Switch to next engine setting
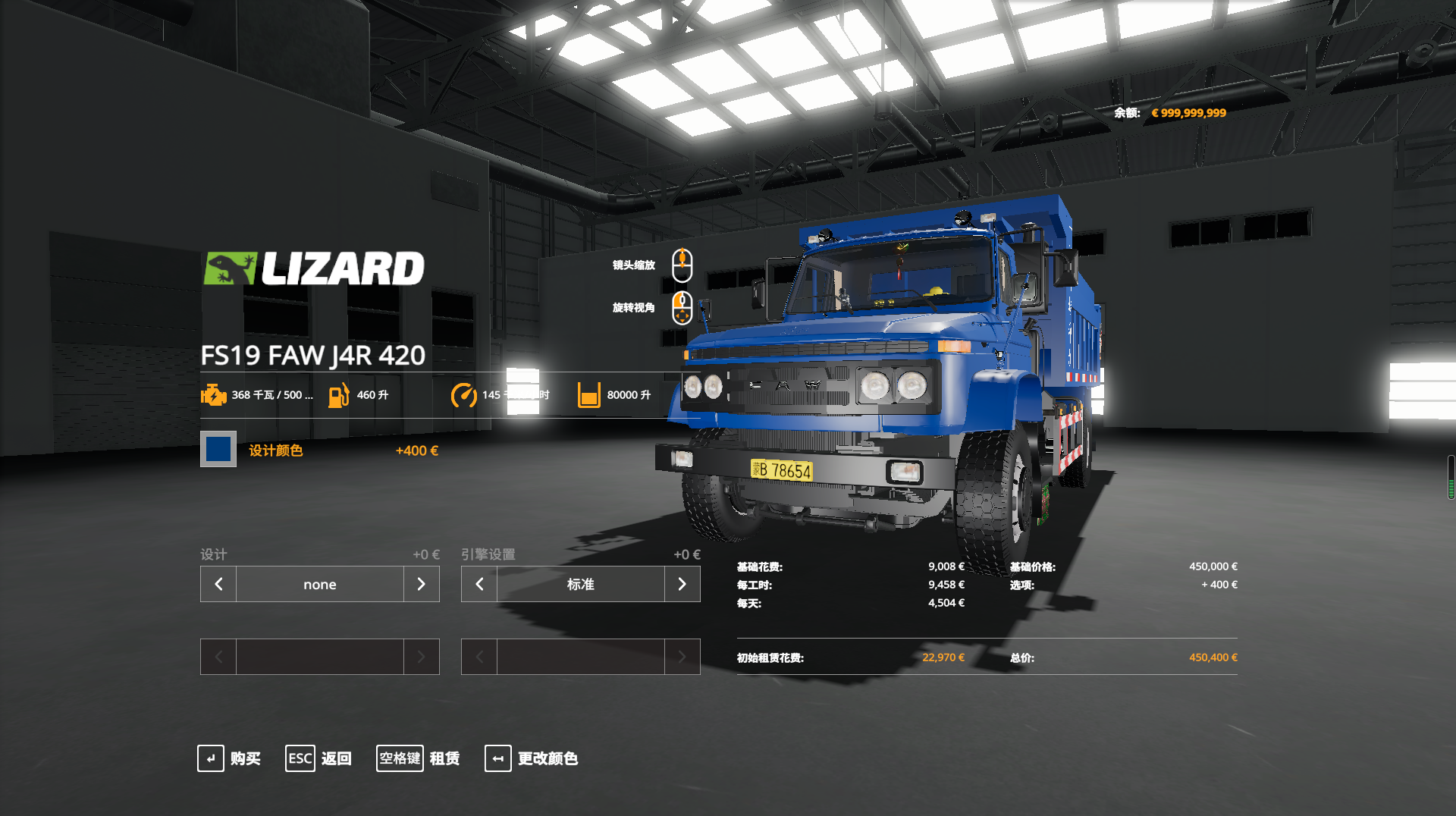 682,584
